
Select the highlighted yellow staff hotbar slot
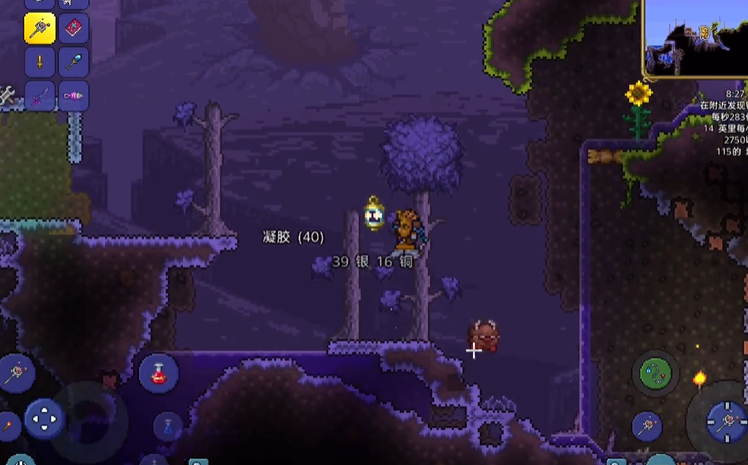tap(40, 29)
